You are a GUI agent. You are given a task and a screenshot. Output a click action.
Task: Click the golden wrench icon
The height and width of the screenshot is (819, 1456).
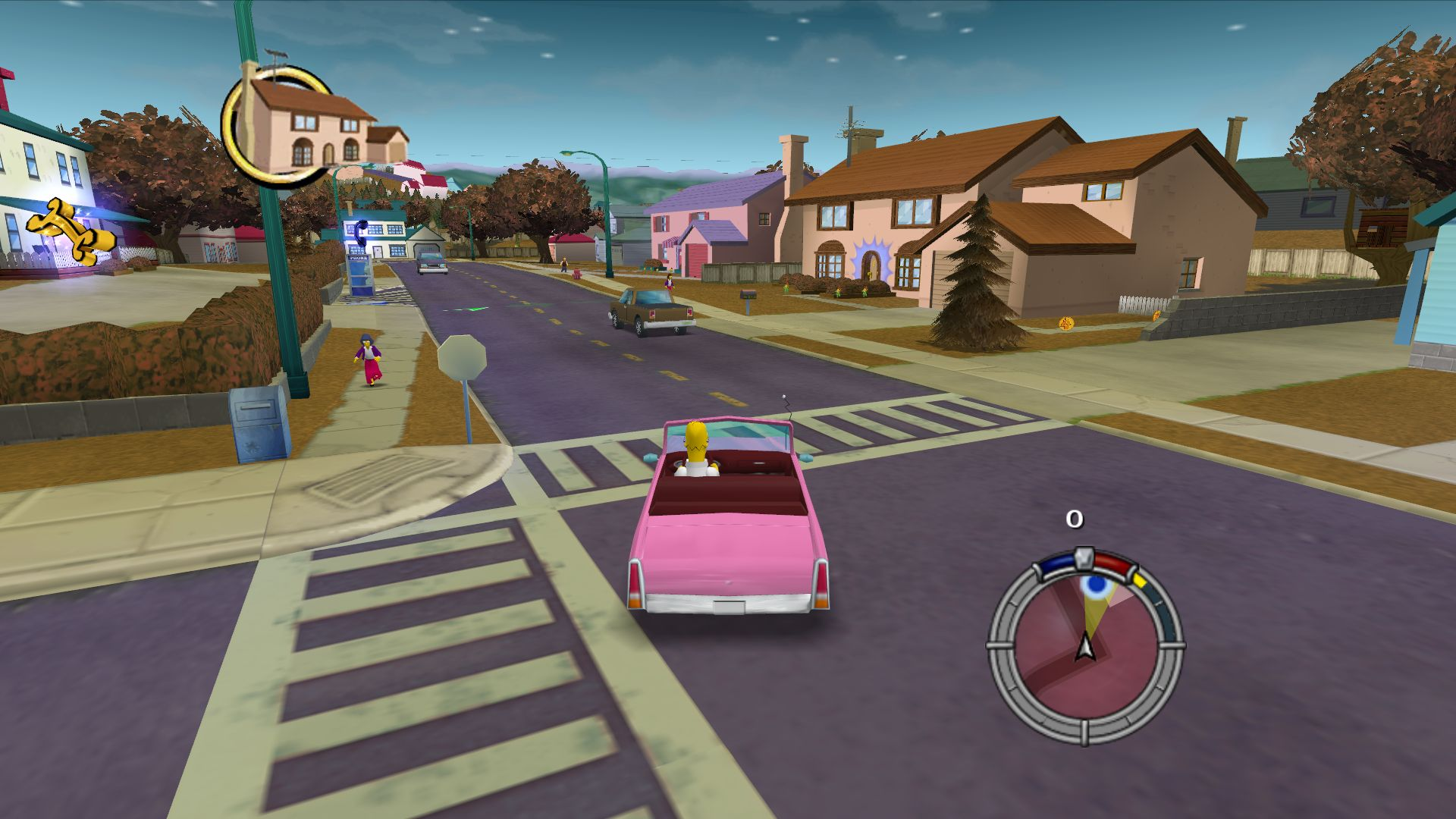click(x=70, y=231)
